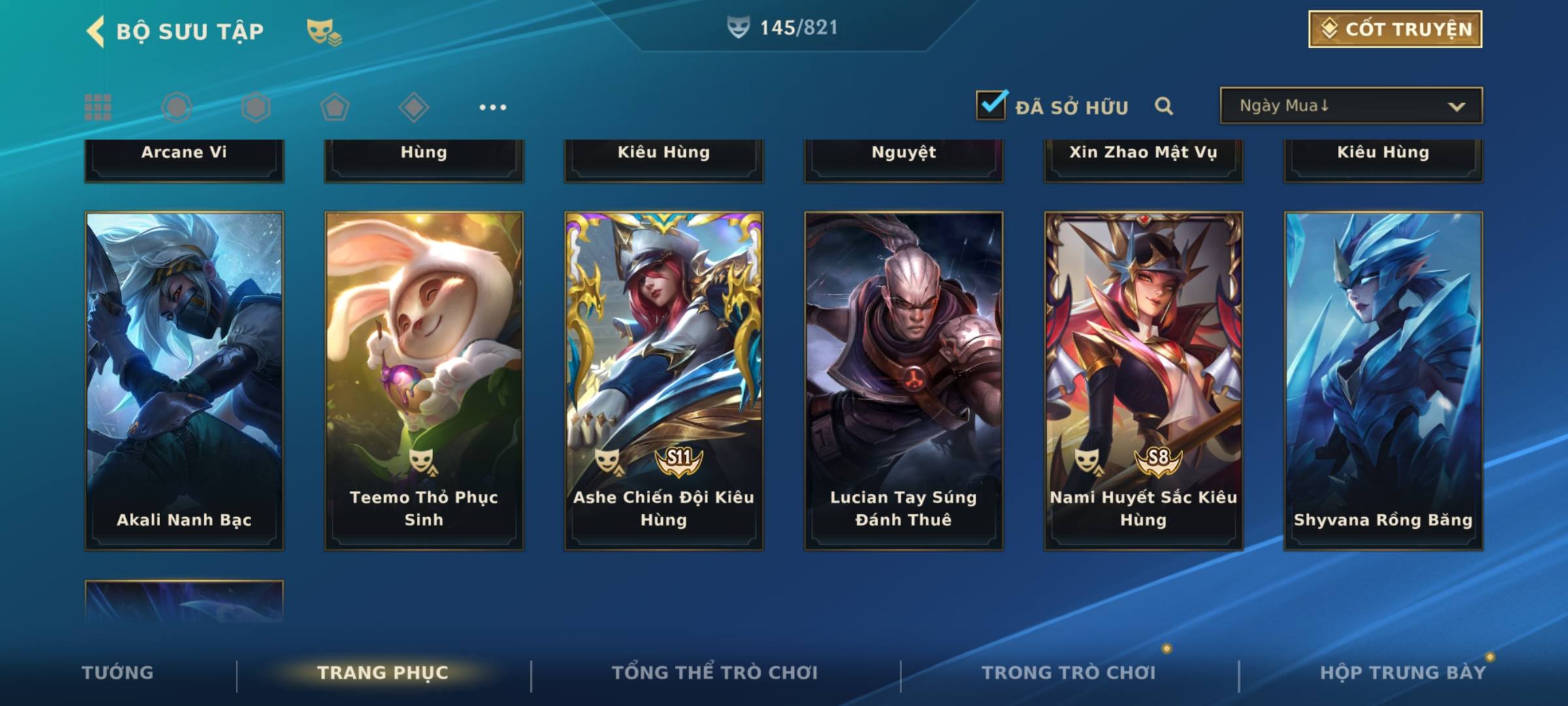Click the mask and coins icon

(x=324, y=31)
